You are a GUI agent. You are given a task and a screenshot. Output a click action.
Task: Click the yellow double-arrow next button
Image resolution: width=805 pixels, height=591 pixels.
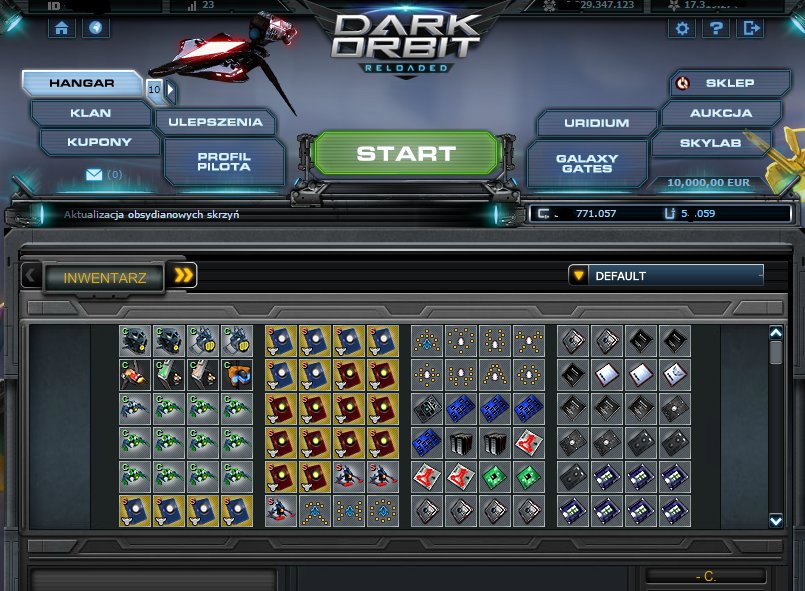[183, 276]
